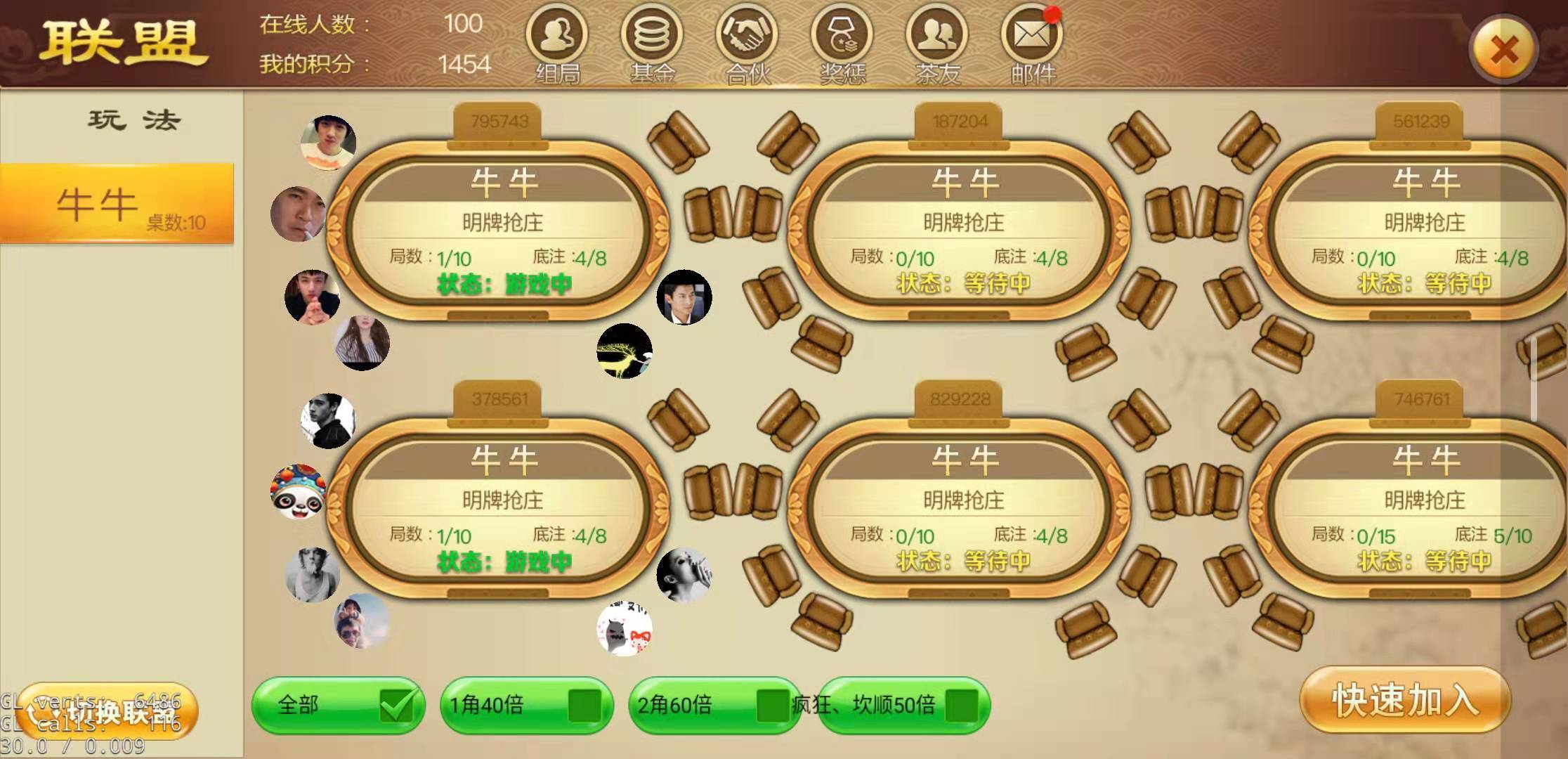Join waiting table 829228

pos(963,510)
